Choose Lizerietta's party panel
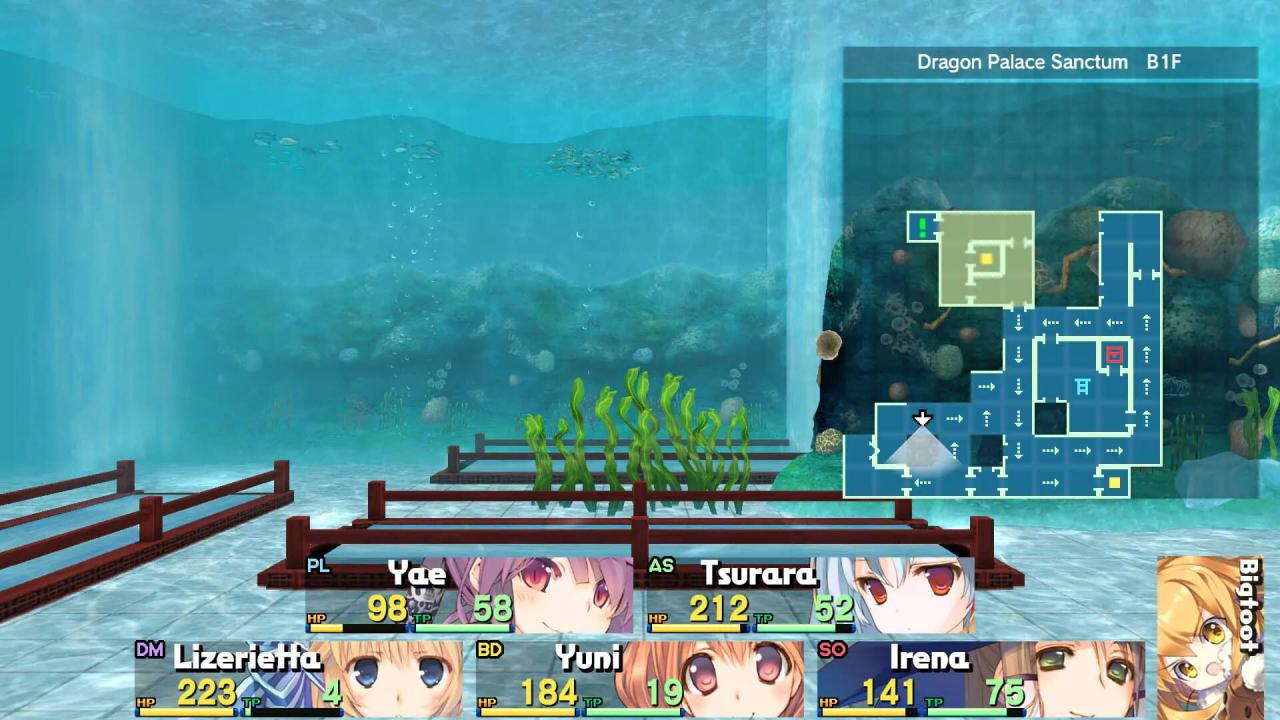The width and height of the screenshot is (1280, 720). 299,679
